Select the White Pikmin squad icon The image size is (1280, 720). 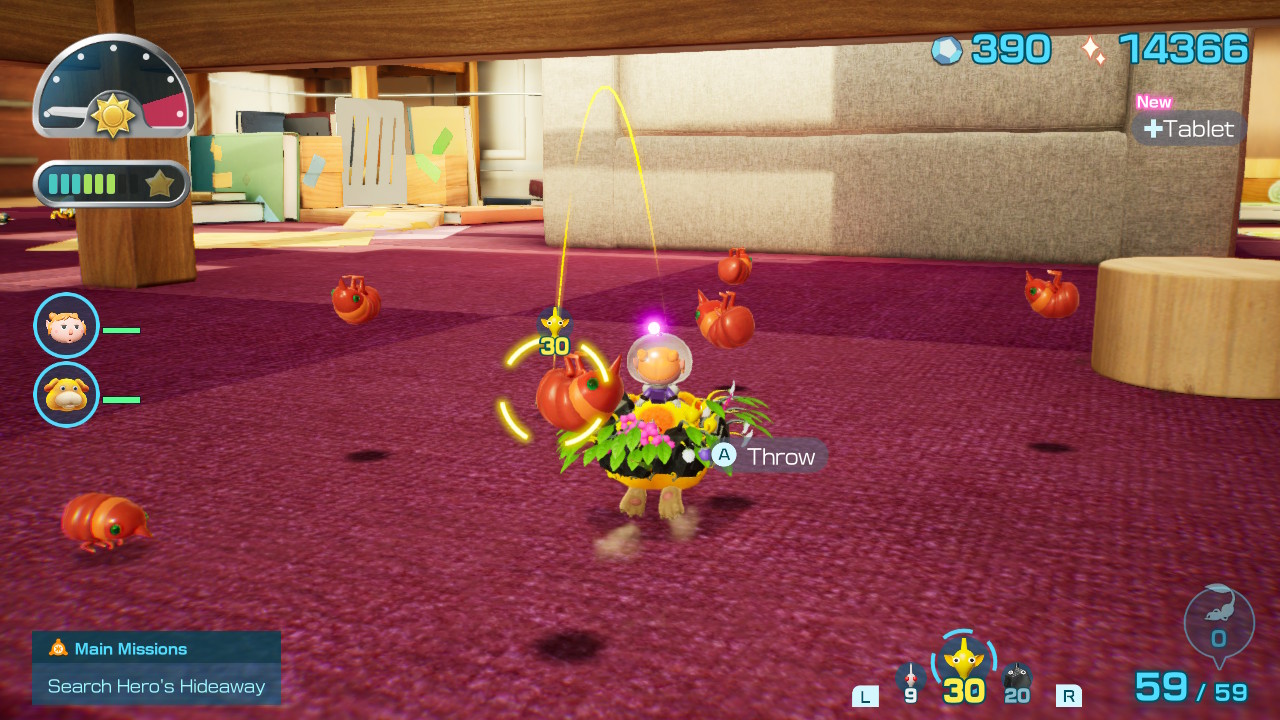(x=909, y=679)
